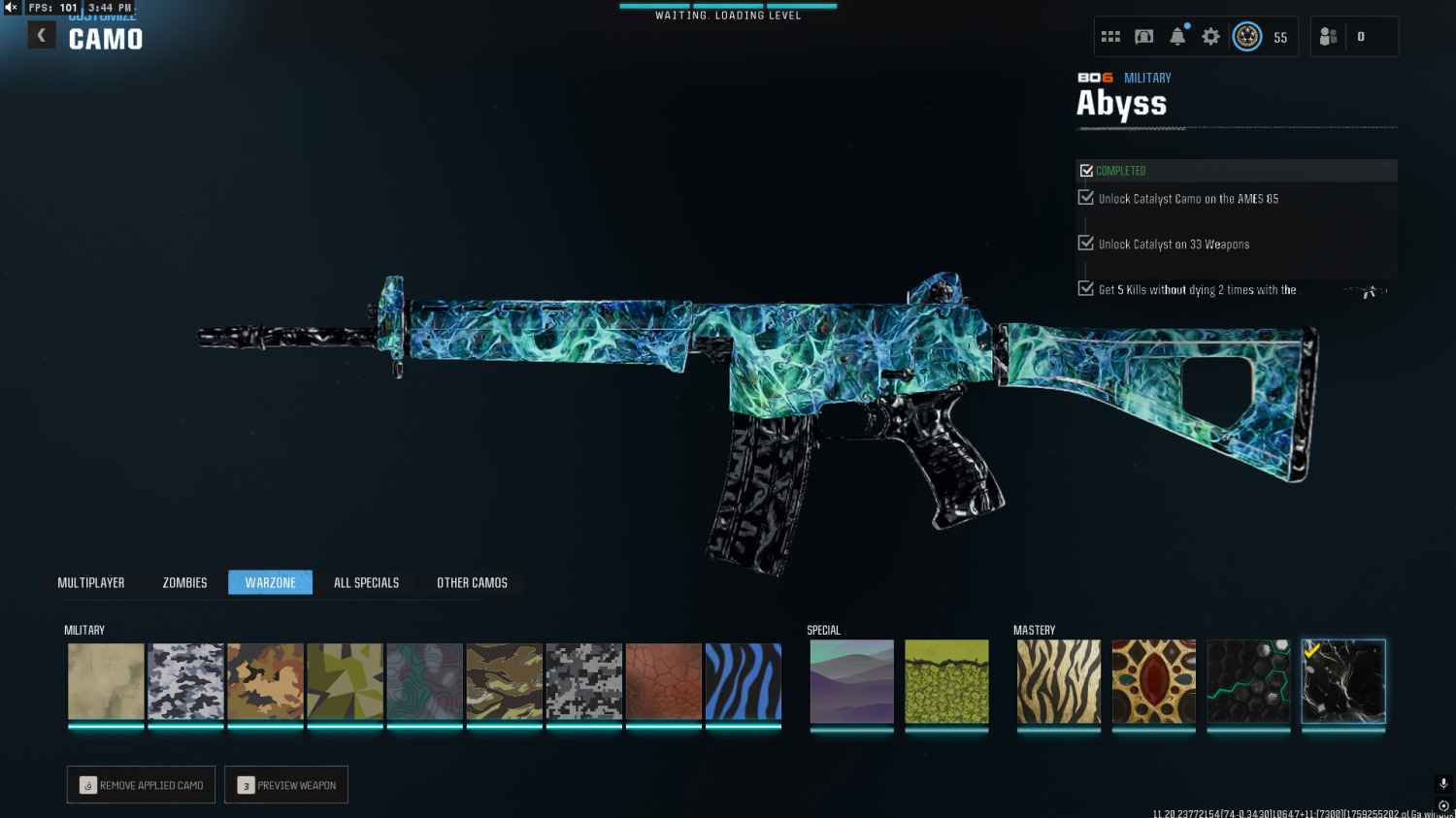1456x818 pixels.
Task: Click PREVIEW WEAPON
Action: (286, 784)
